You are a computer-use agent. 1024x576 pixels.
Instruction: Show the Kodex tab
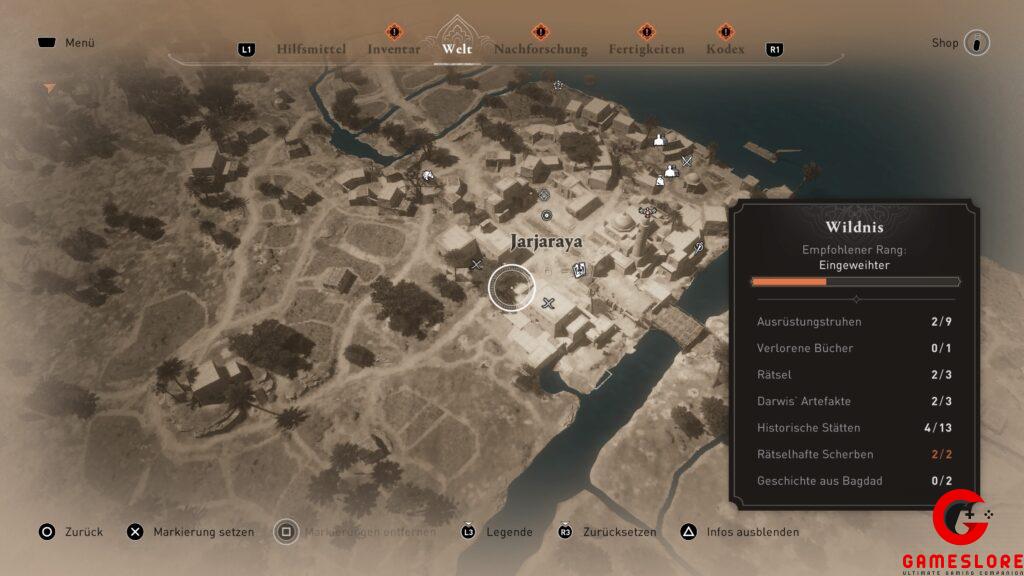tap(725, 49)
